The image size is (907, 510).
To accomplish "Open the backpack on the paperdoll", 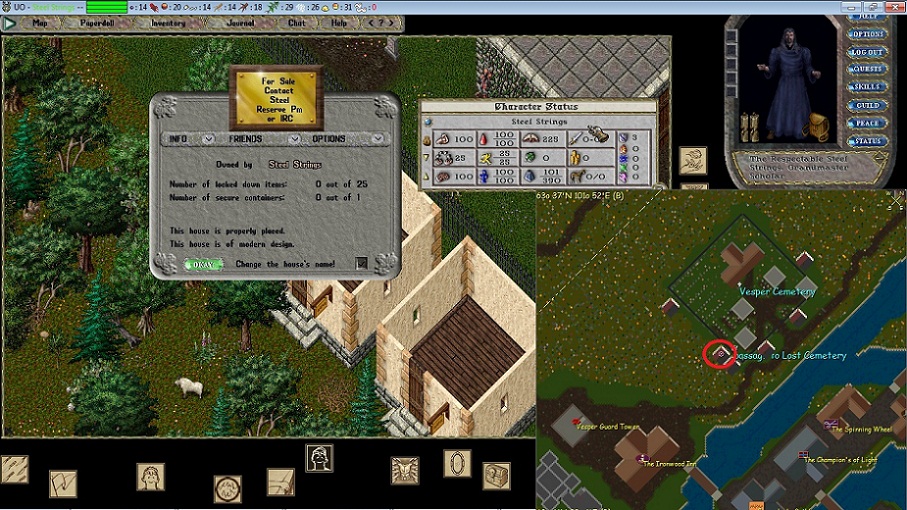I will point(820,127).
